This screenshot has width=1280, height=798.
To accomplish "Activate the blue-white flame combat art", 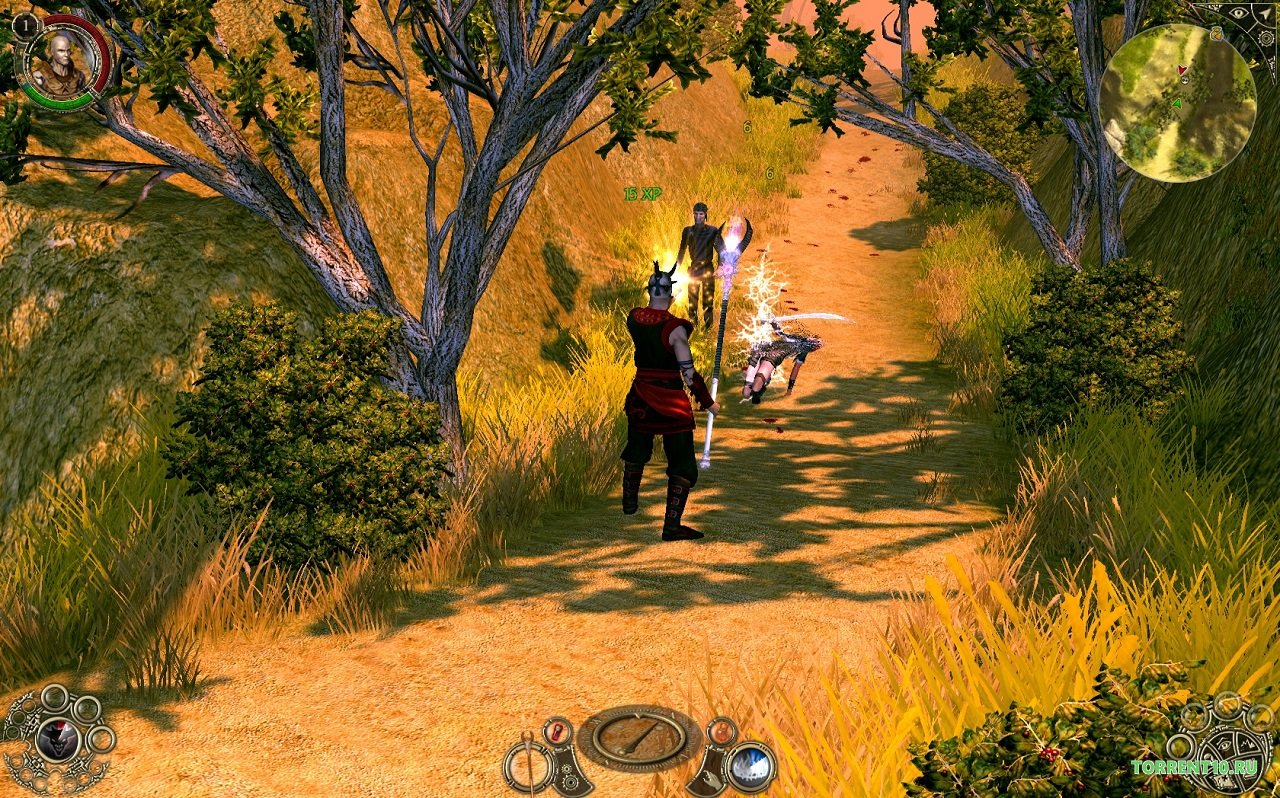I will (750, 767).
